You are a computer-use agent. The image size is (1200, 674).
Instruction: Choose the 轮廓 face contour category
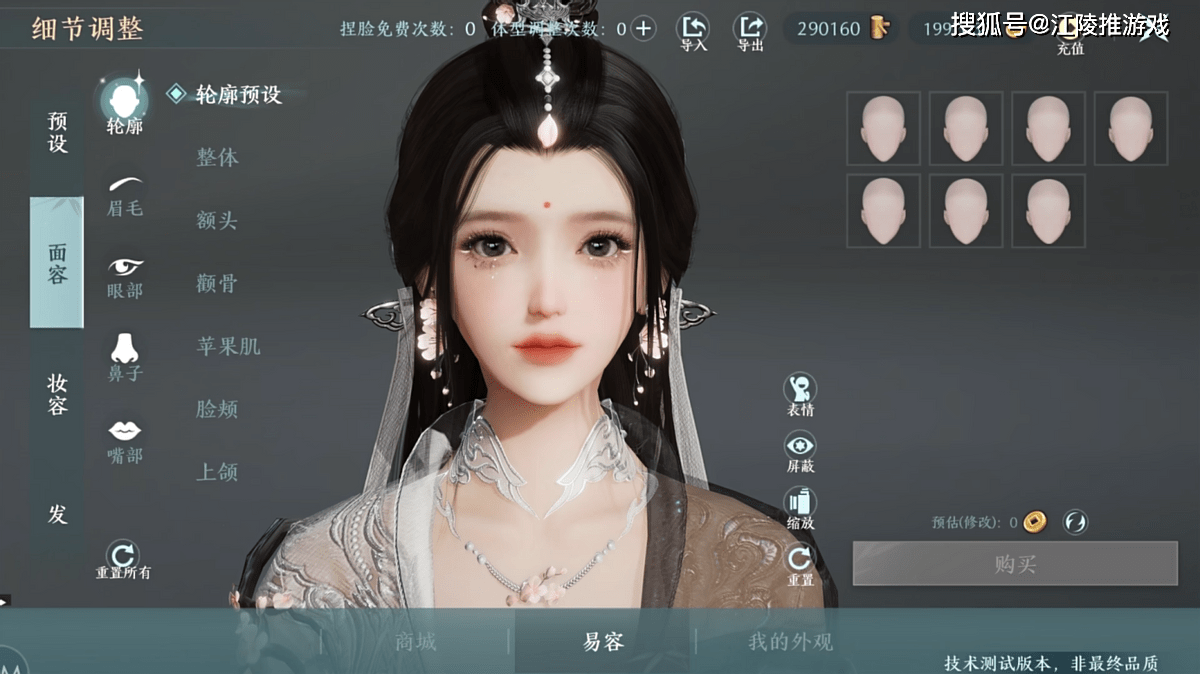pos(125,104)
